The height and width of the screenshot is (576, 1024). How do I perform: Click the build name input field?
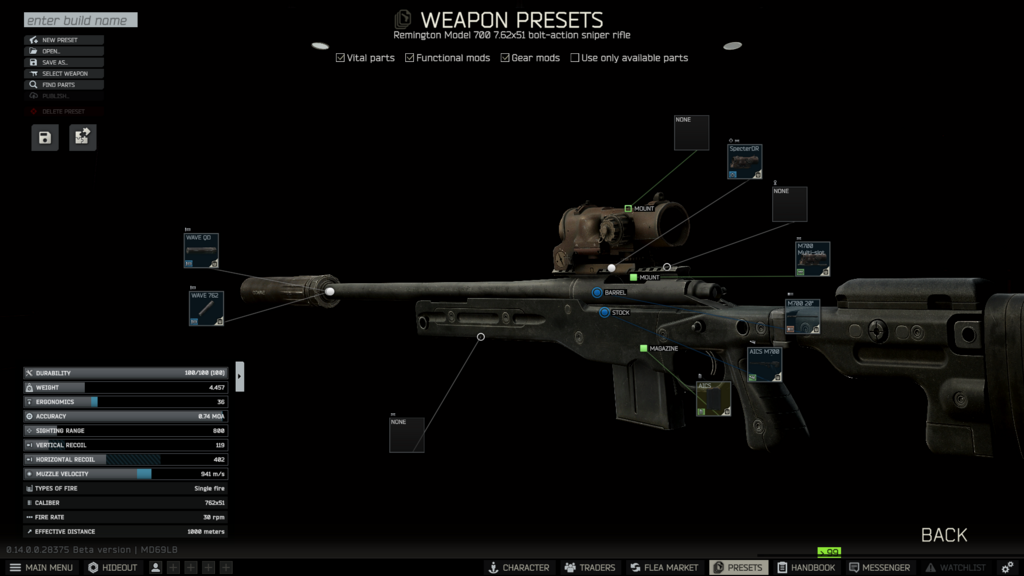[80, 20]
